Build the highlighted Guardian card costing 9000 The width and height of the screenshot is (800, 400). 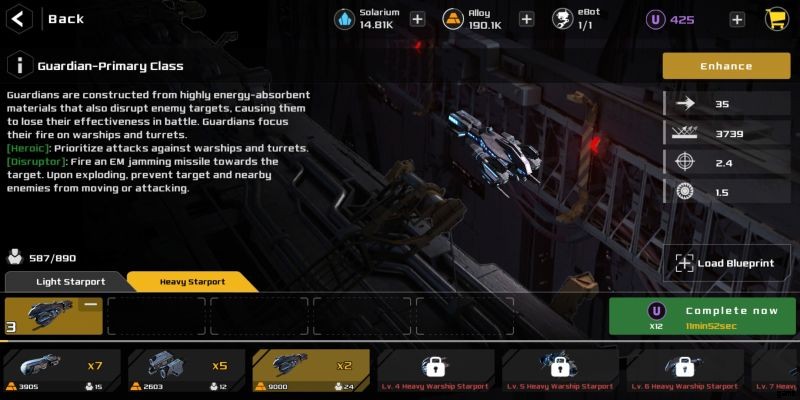310,370
